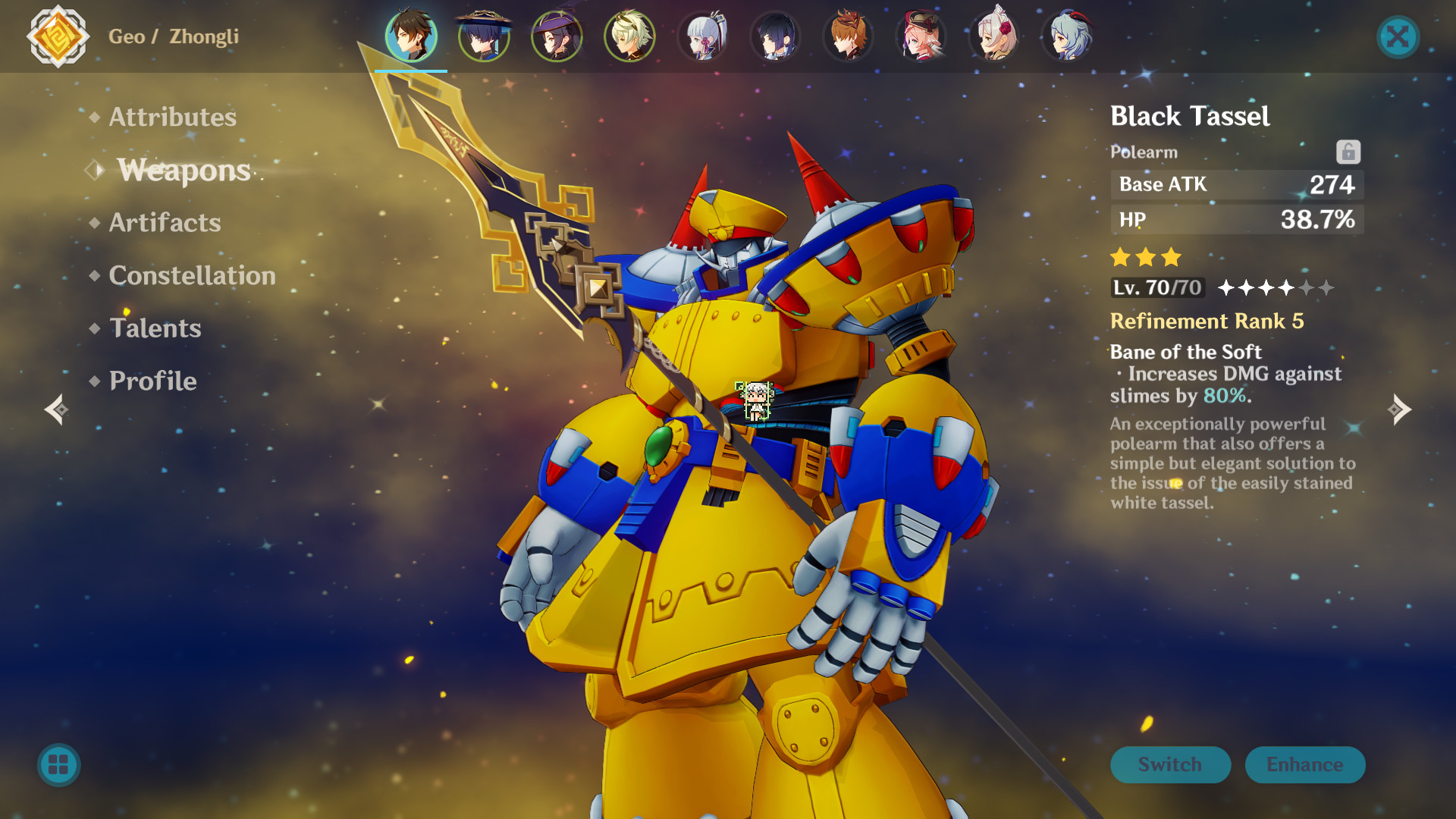Select the orange-haired Tartaglia portrait

(x=848, y=36)
